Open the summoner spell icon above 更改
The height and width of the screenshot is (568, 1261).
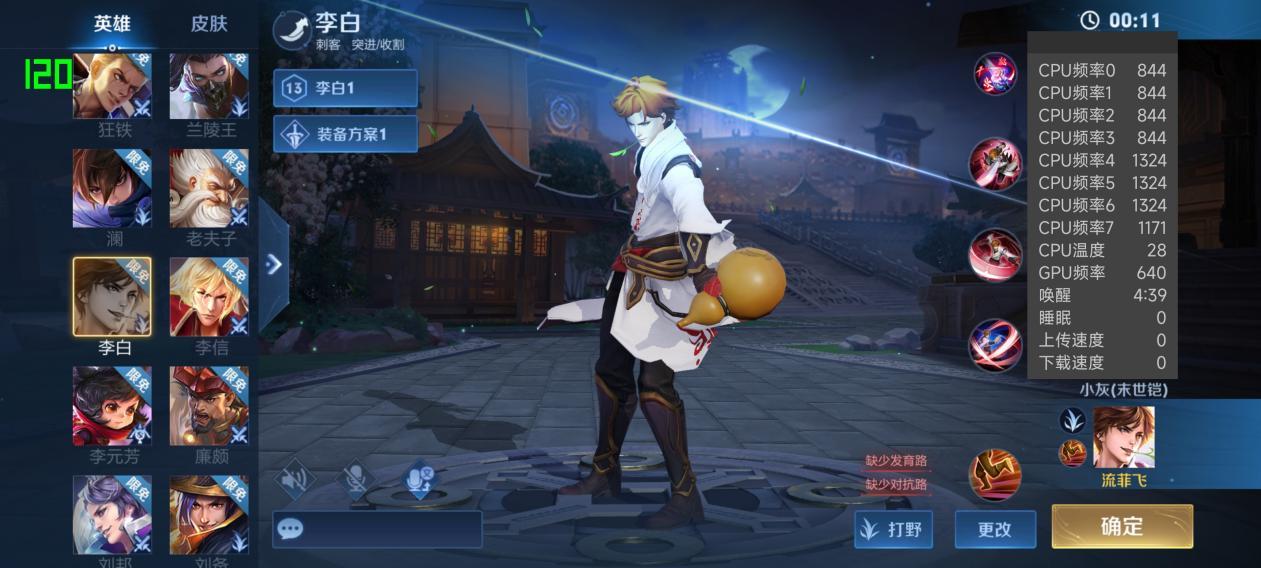tap(995, 474)
